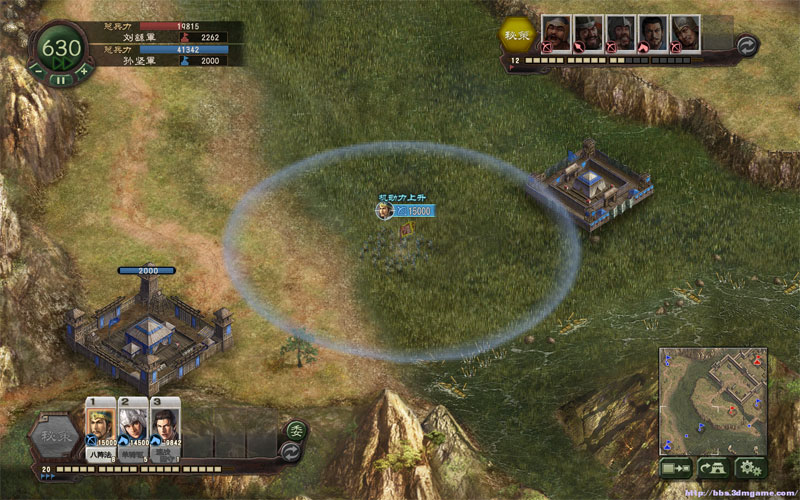Click on the battlefield minimap

coord(712,400)
